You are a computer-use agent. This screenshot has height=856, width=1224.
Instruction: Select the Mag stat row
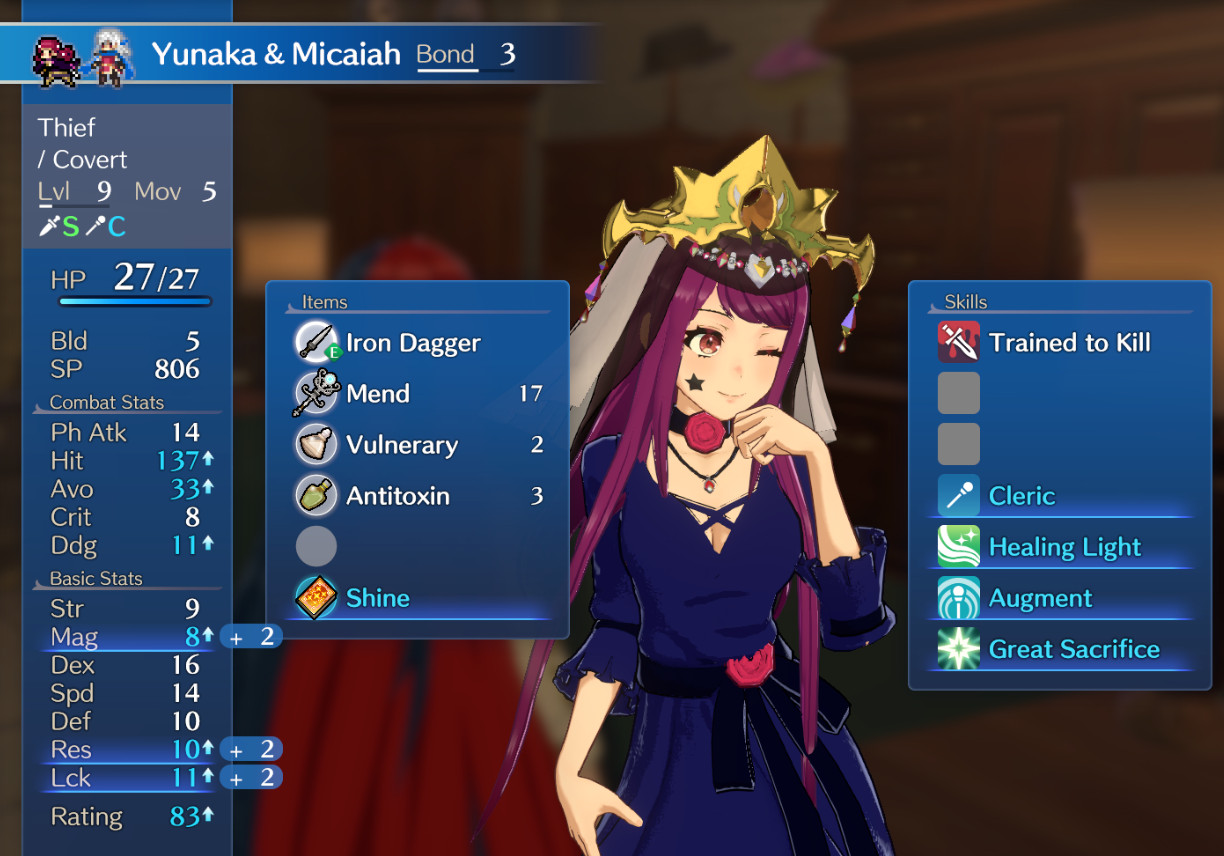click(125, 637)
